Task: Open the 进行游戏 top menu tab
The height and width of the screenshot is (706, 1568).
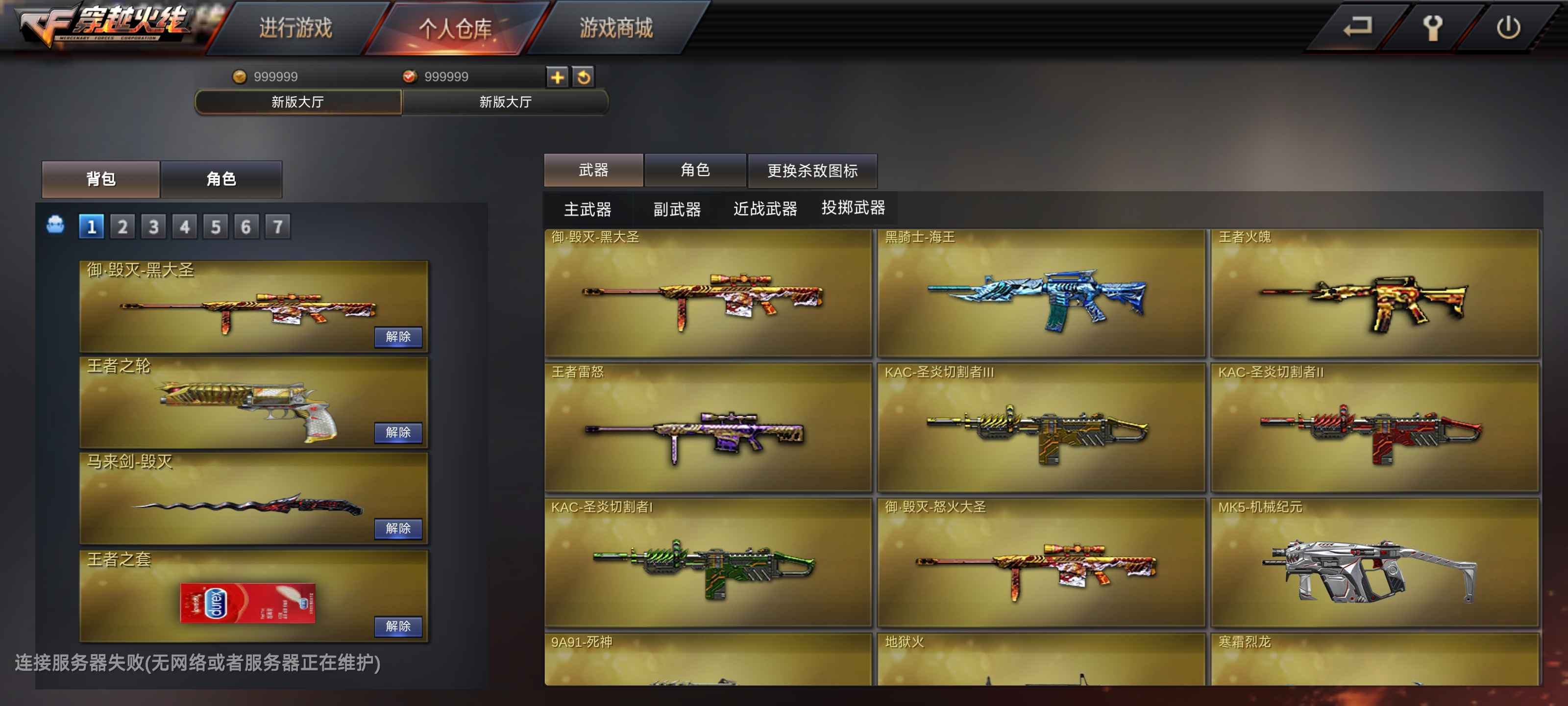Action: (296, 28)
